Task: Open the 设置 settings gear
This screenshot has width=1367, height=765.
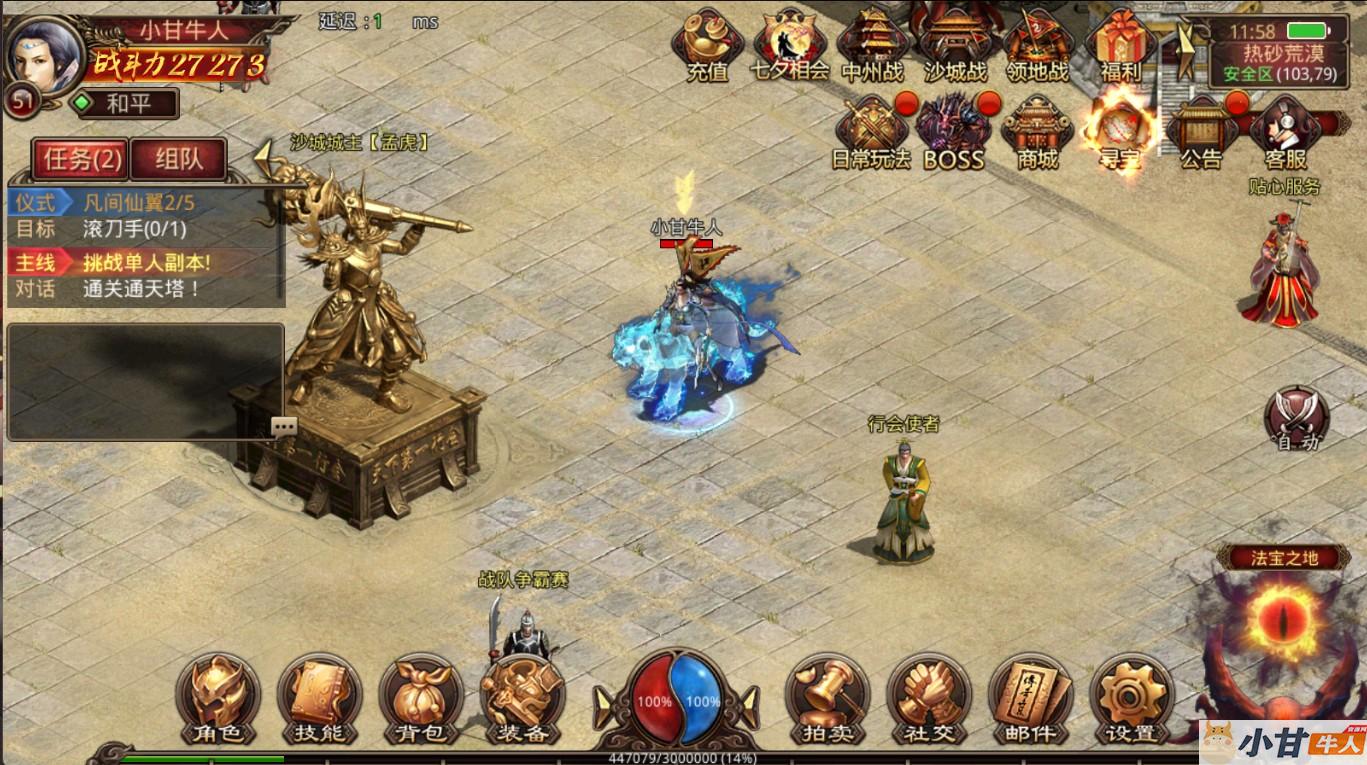Action: 1131,699
